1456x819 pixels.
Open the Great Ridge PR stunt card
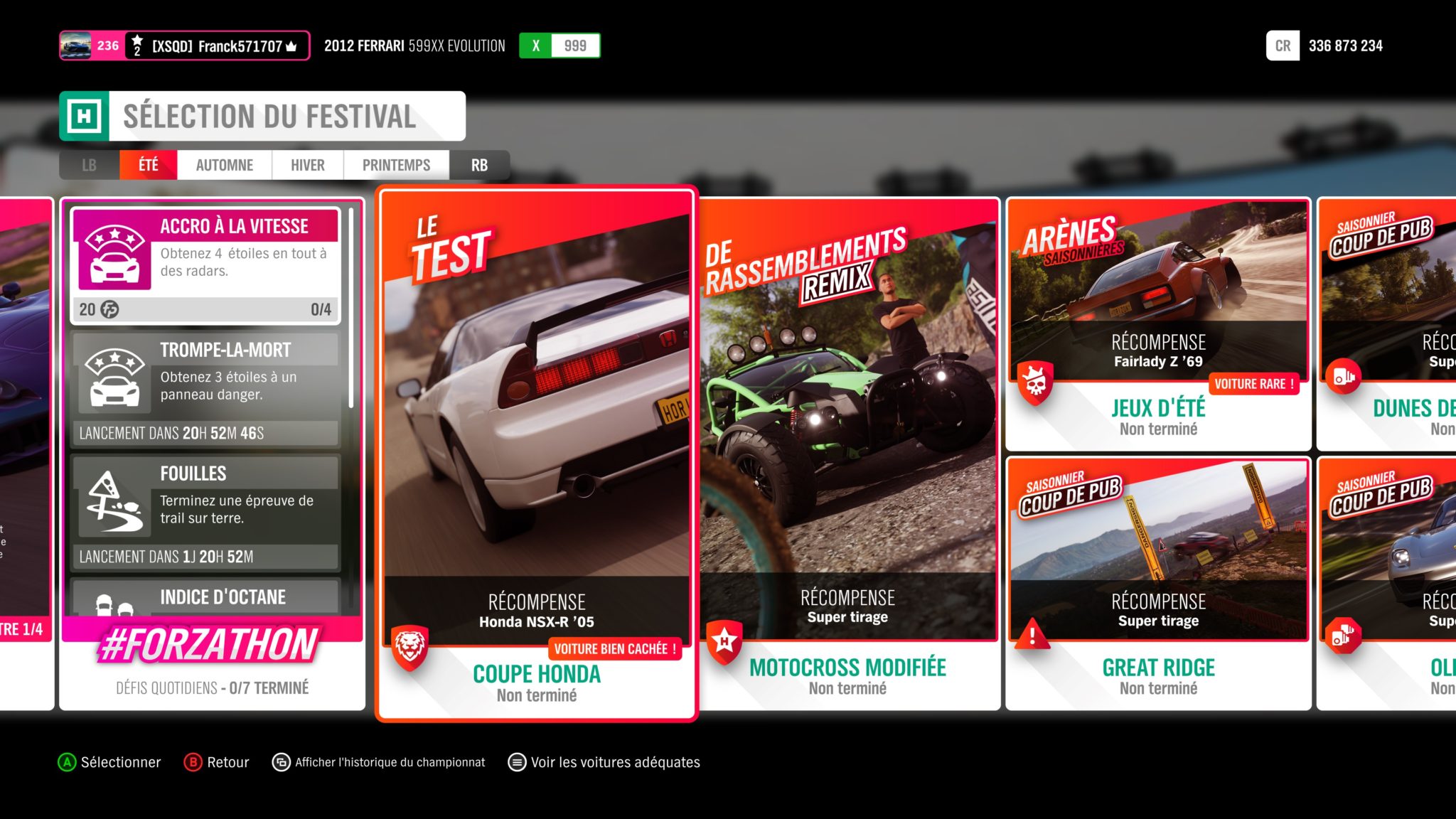1158,583
